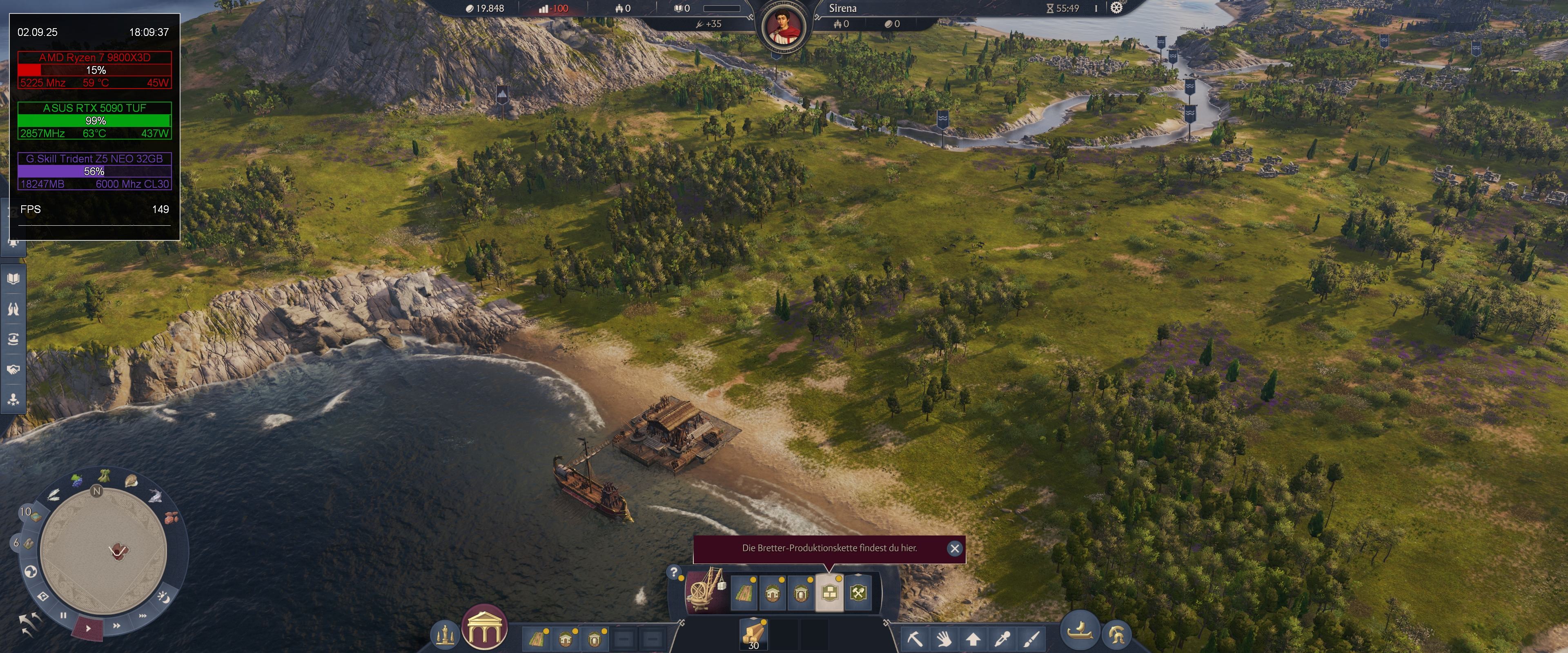1568x653 pixels.
Task: Select the pipette copy tool
Action: tap(1002, 638)
